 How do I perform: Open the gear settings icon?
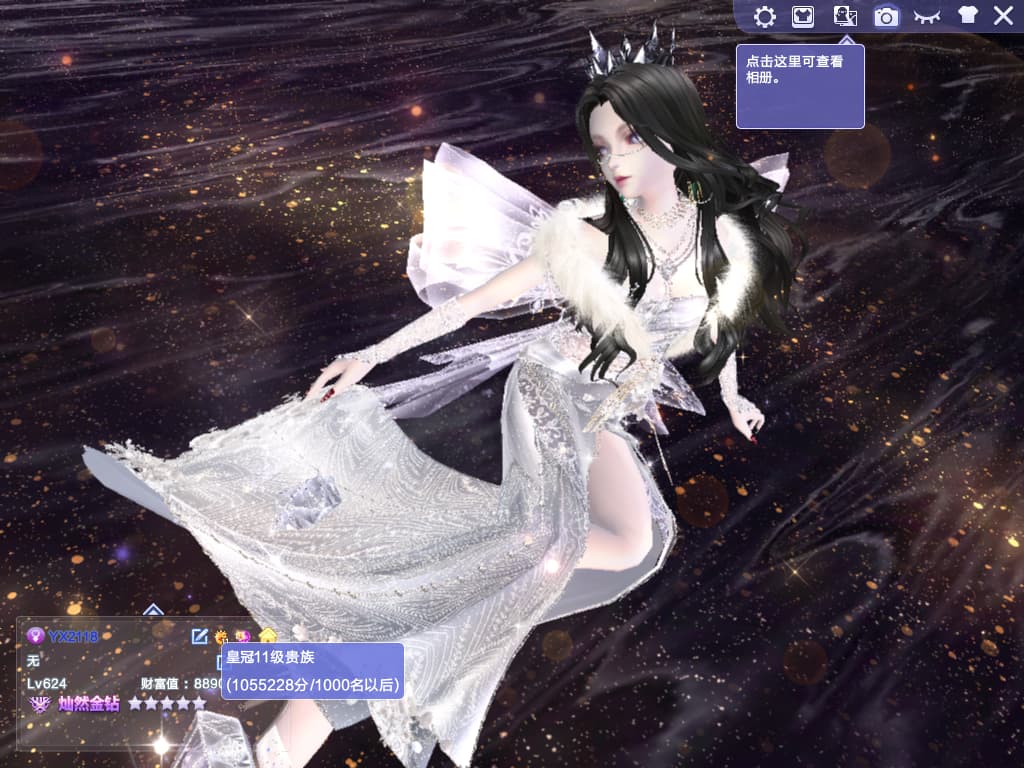[x=765, y=16]
